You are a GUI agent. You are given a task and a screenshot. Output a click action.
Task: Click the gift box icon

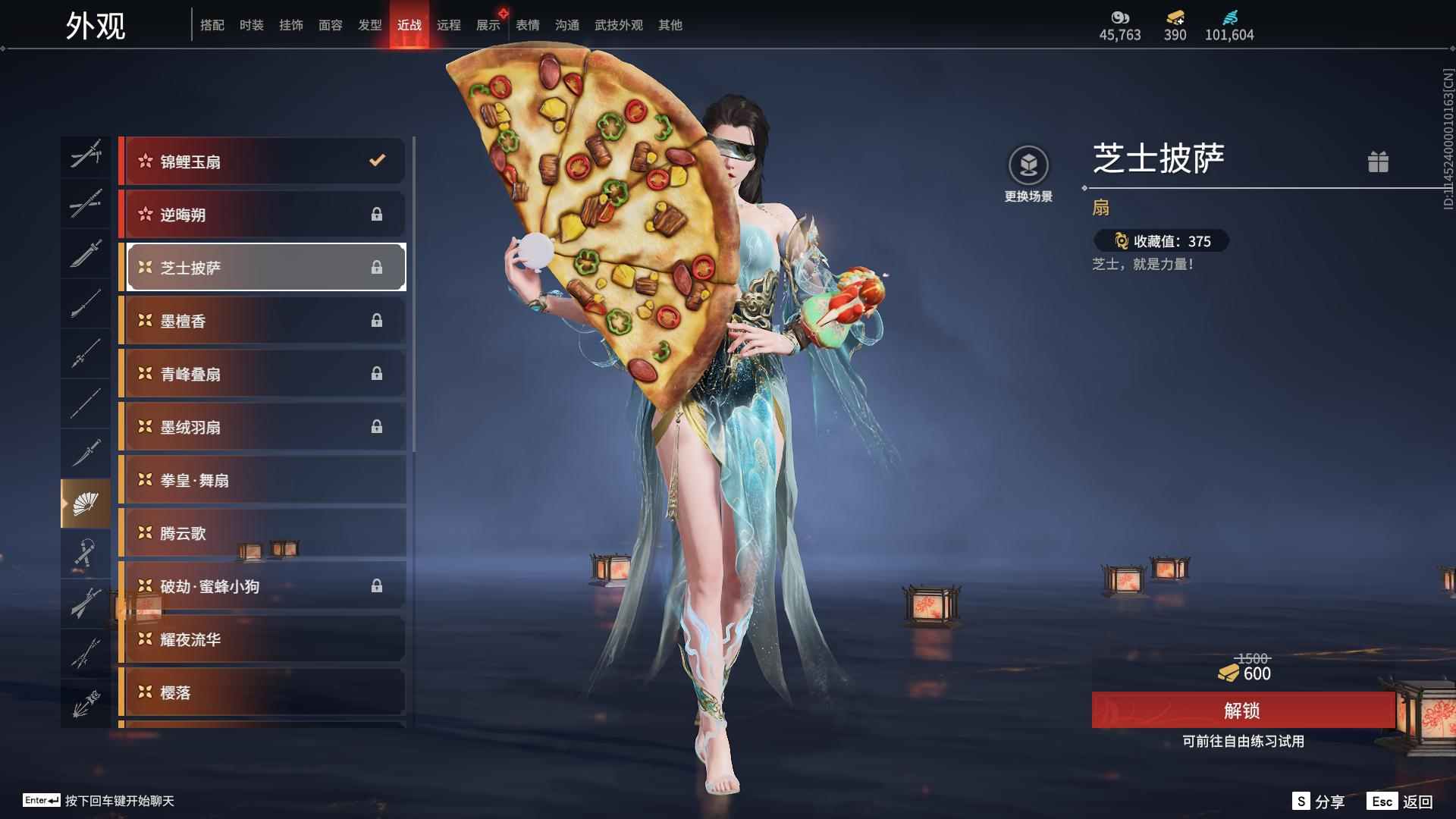point(1378,162)
